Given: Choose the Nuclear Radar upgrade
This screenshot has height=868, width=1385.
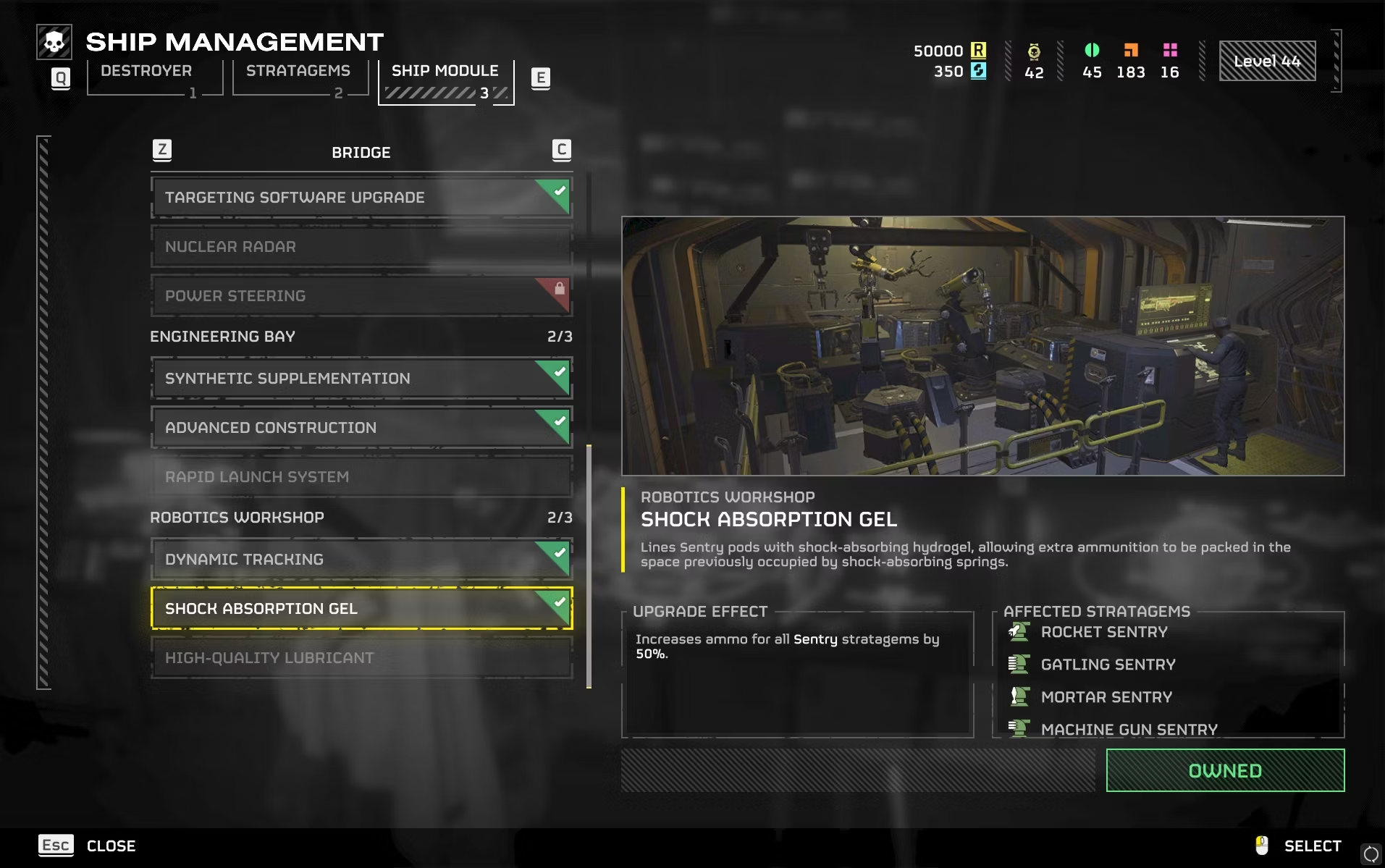Looking at the screenshot, I should click(x=361, y=247).
